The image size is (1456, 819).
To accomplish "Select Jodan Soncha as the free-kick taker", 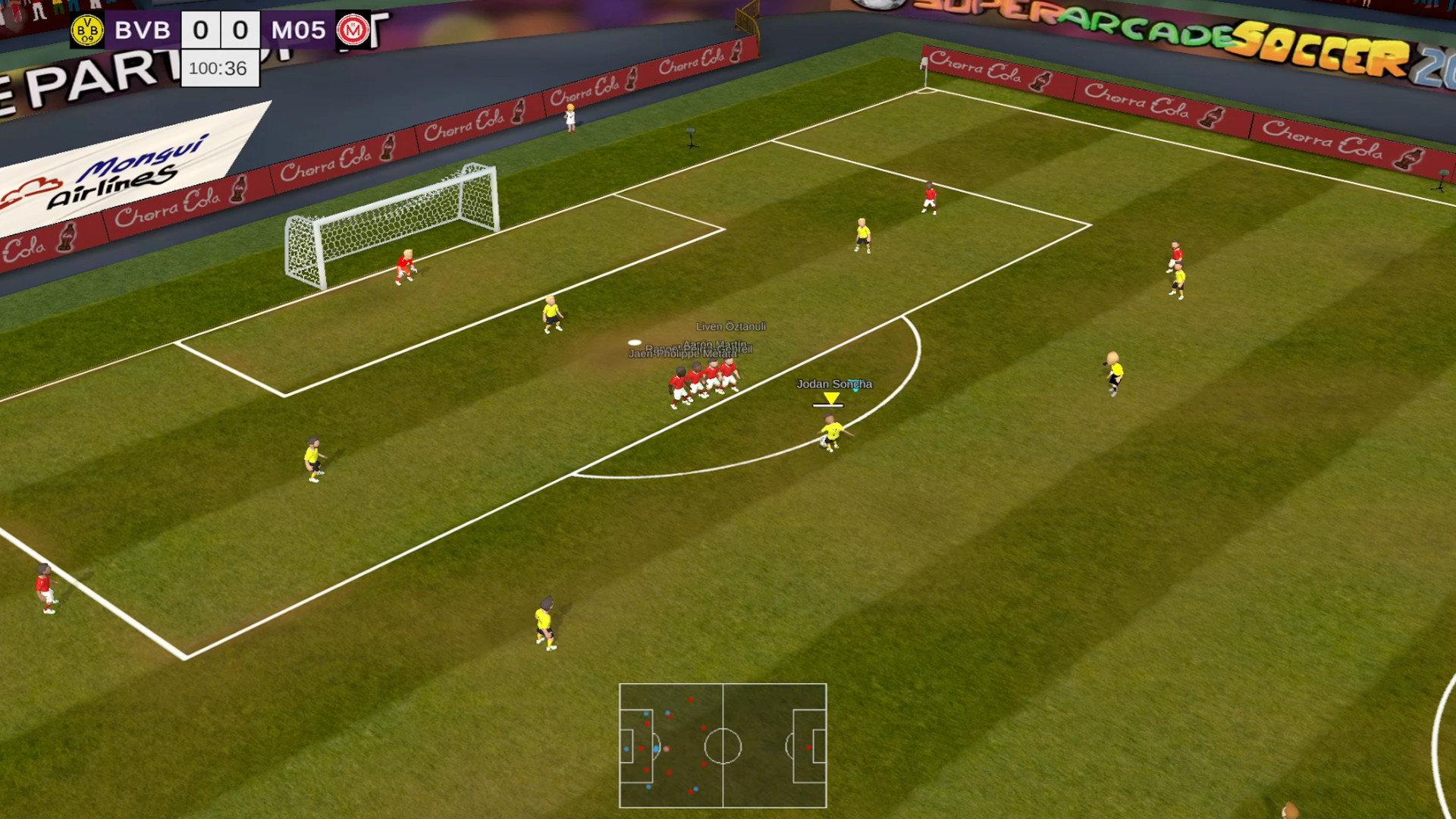I will coord(830,428).
